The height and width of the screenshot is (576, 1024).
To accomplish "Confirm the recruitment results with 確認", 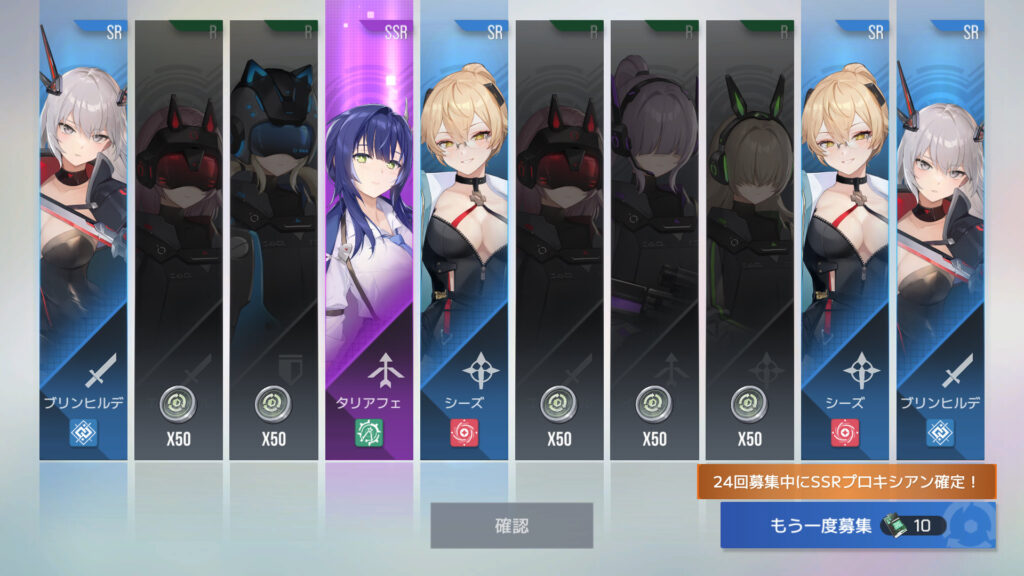I will (511, 525).
